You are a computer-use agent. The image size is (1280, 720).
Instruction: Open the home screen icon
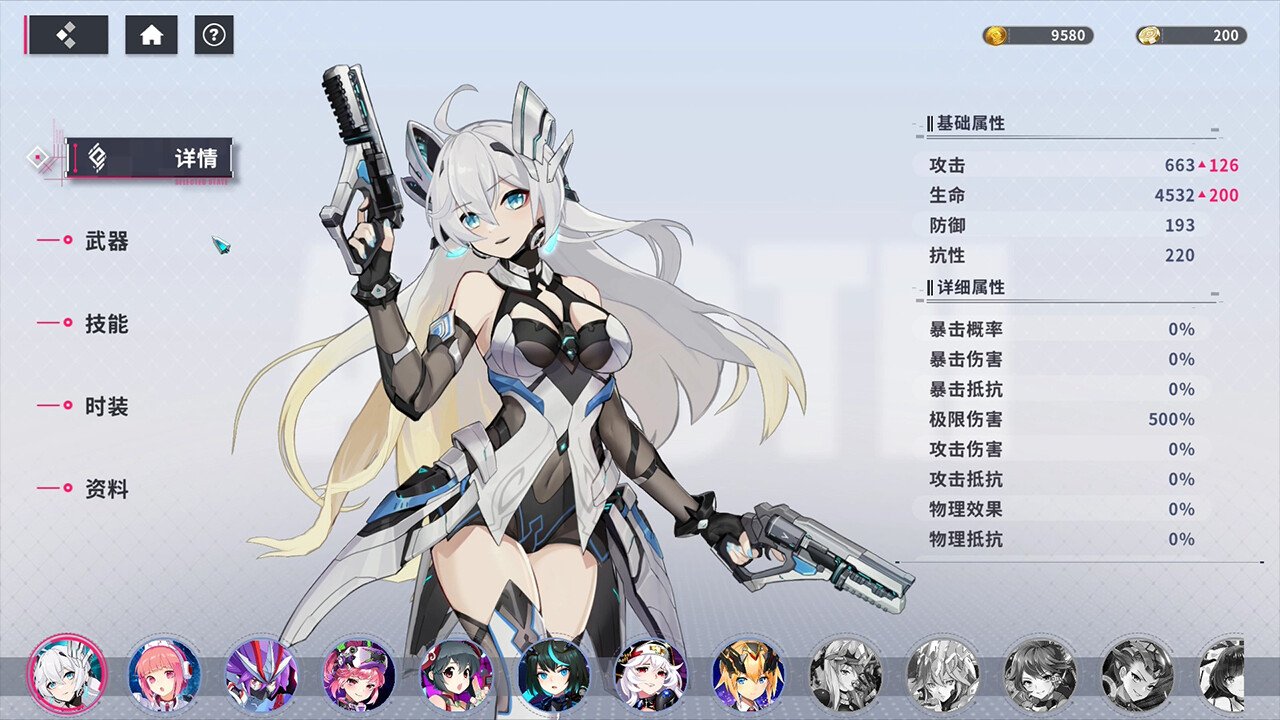[150, 35]
